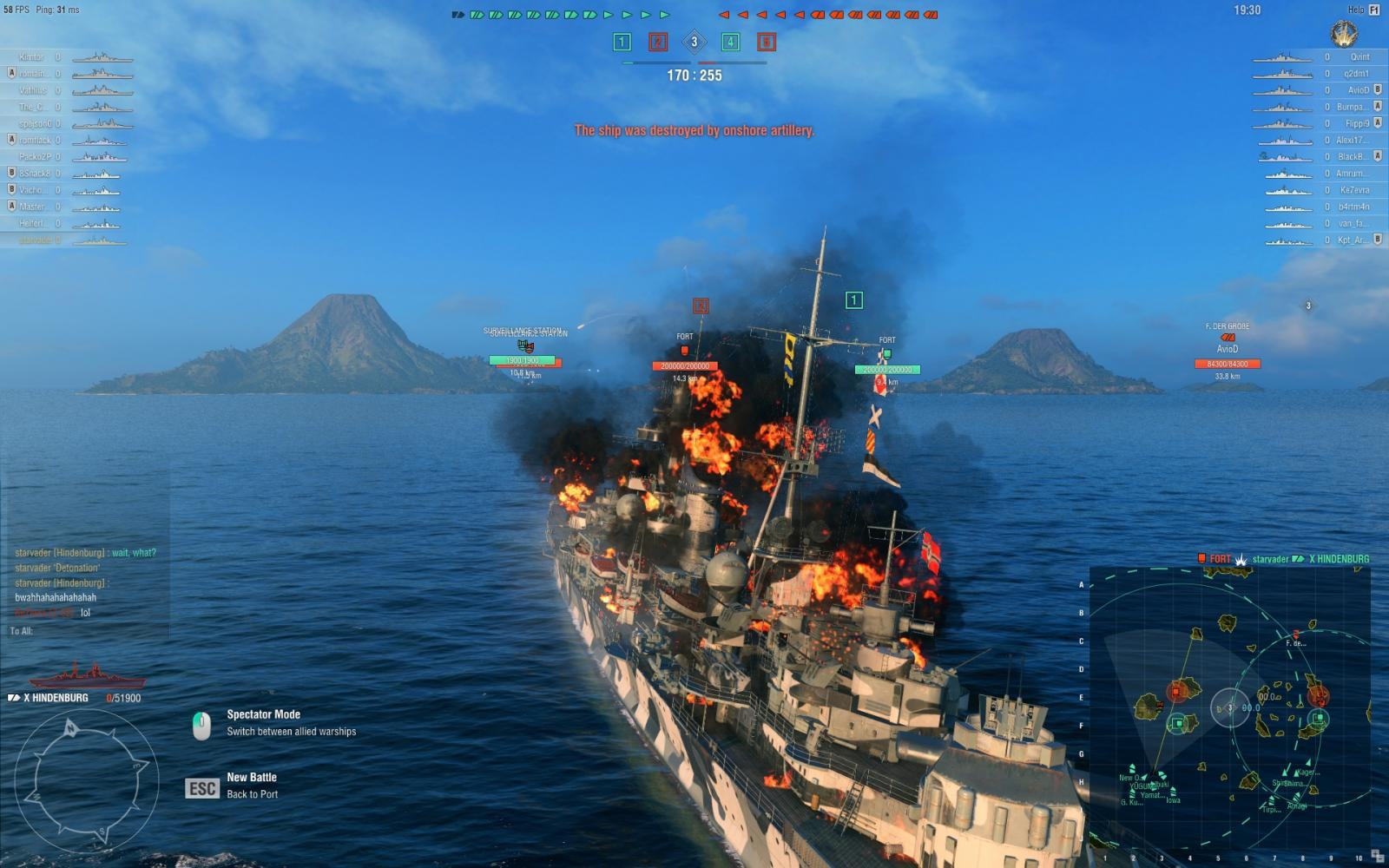Open the minimap
The width and height of the screenshot is (1389, 868).
[x=1229, y=707]
